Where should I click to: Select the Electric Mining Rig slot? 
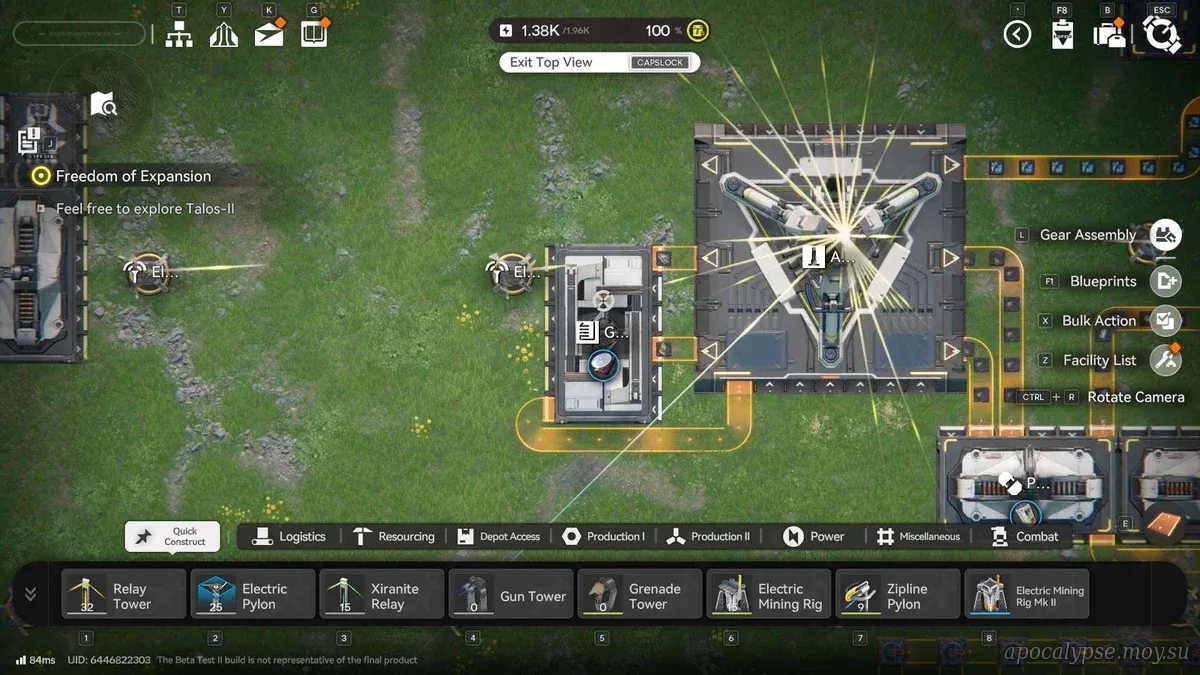[769, 596]
